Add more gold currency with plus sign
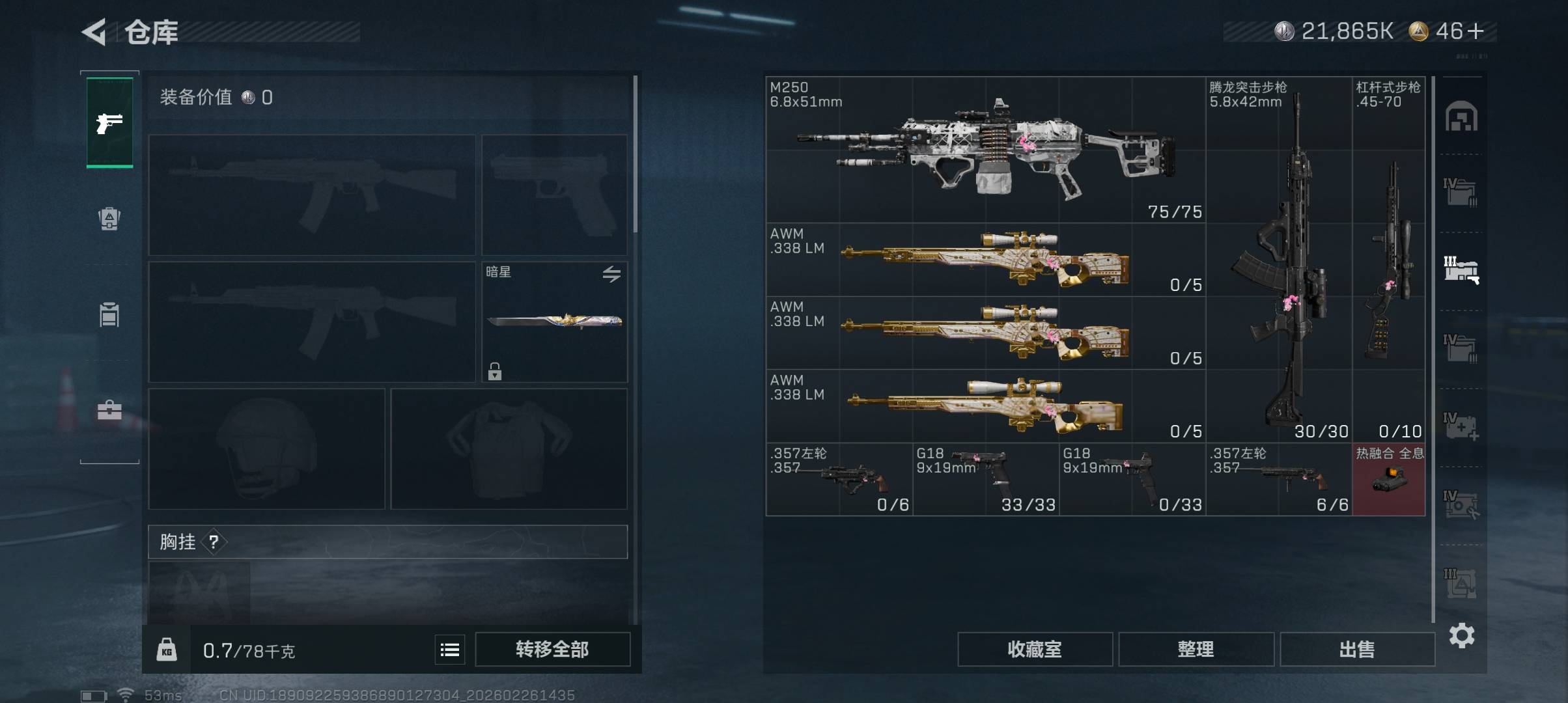 coord(1476,31)
